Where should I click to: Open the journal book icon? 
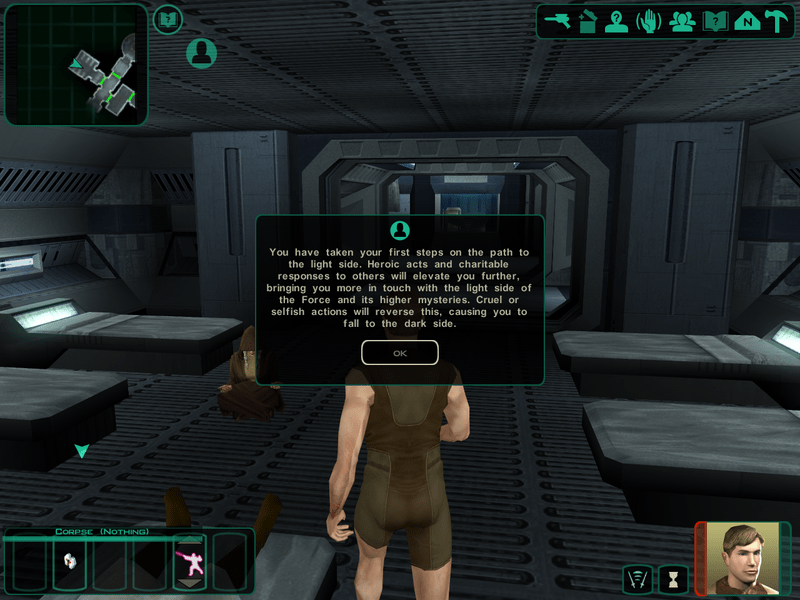coord(714,21)
